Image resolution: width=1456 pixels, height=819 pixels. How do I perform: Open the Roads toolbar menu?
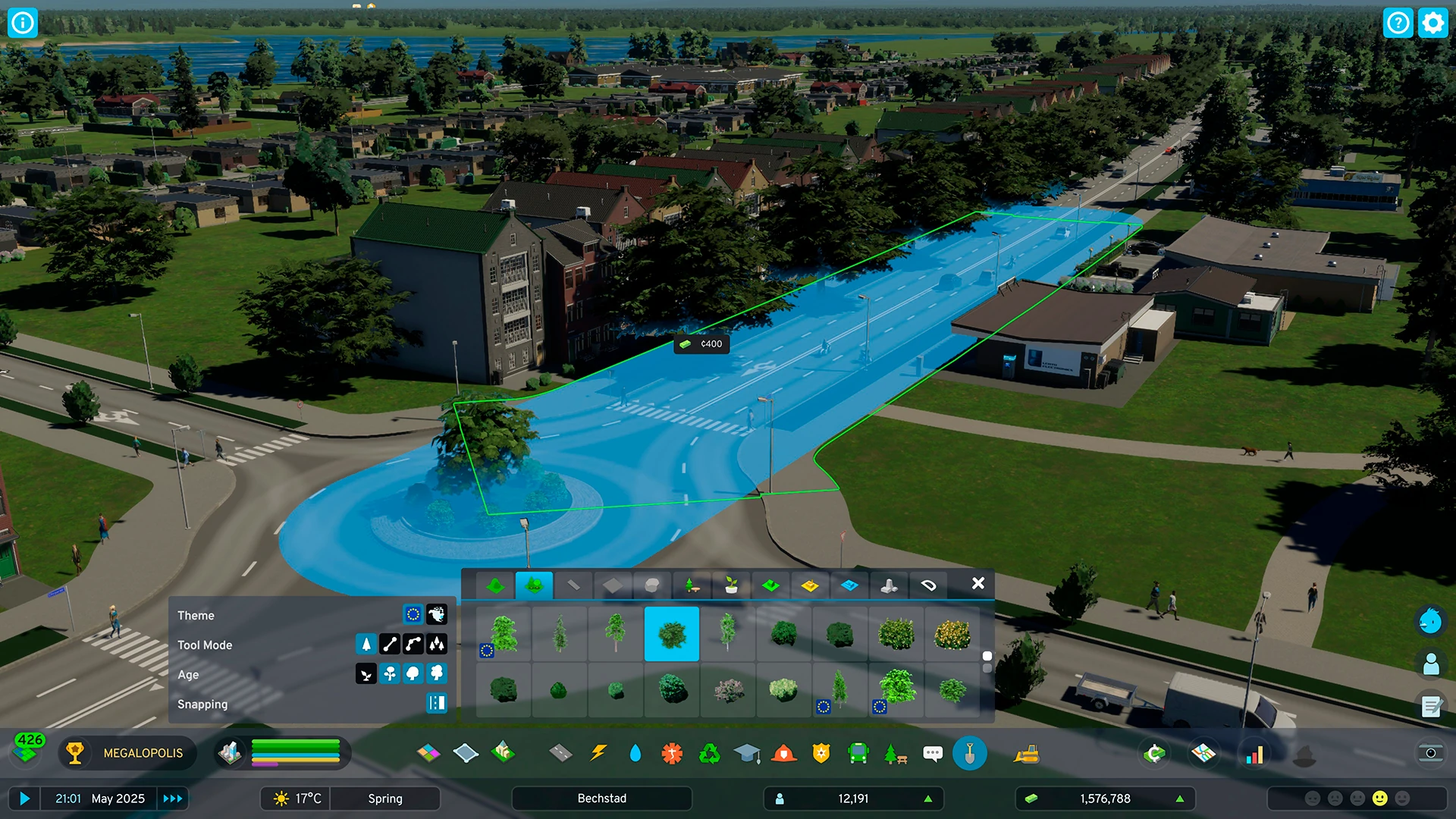coord(560,753)
